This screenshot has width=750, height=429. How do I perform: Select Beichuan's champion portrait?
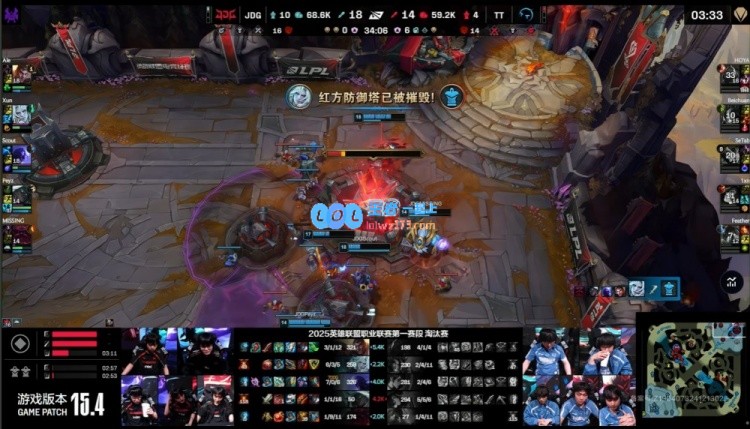(730, 118)
